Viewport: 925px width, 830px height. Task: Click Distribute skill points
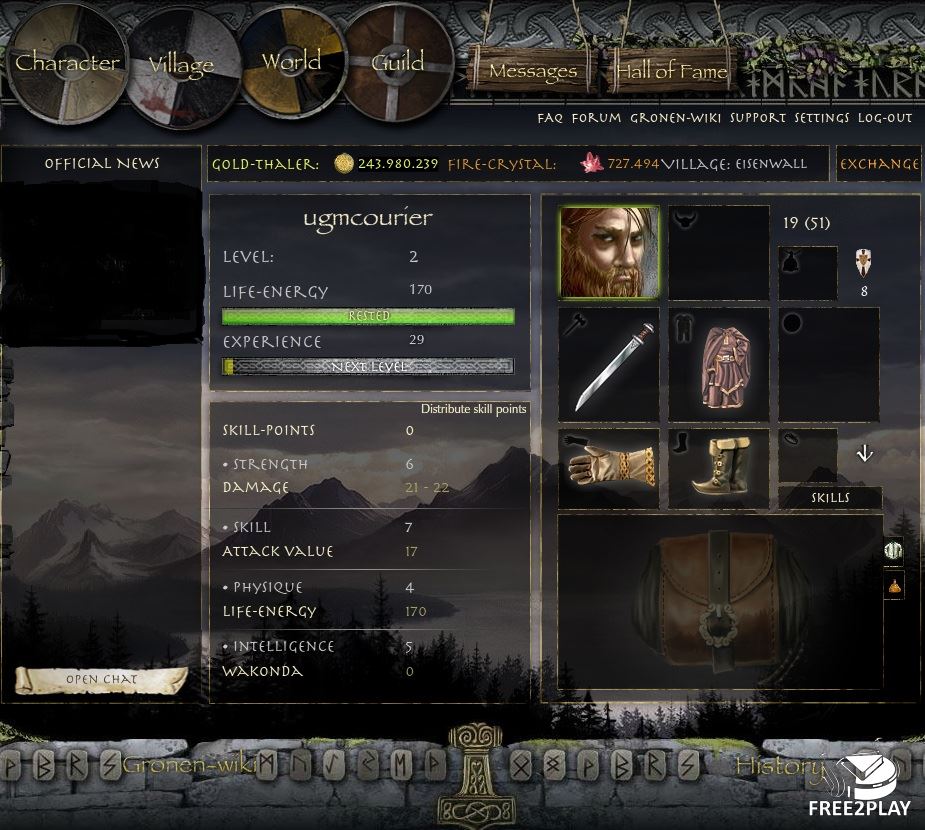coord(473,409)
